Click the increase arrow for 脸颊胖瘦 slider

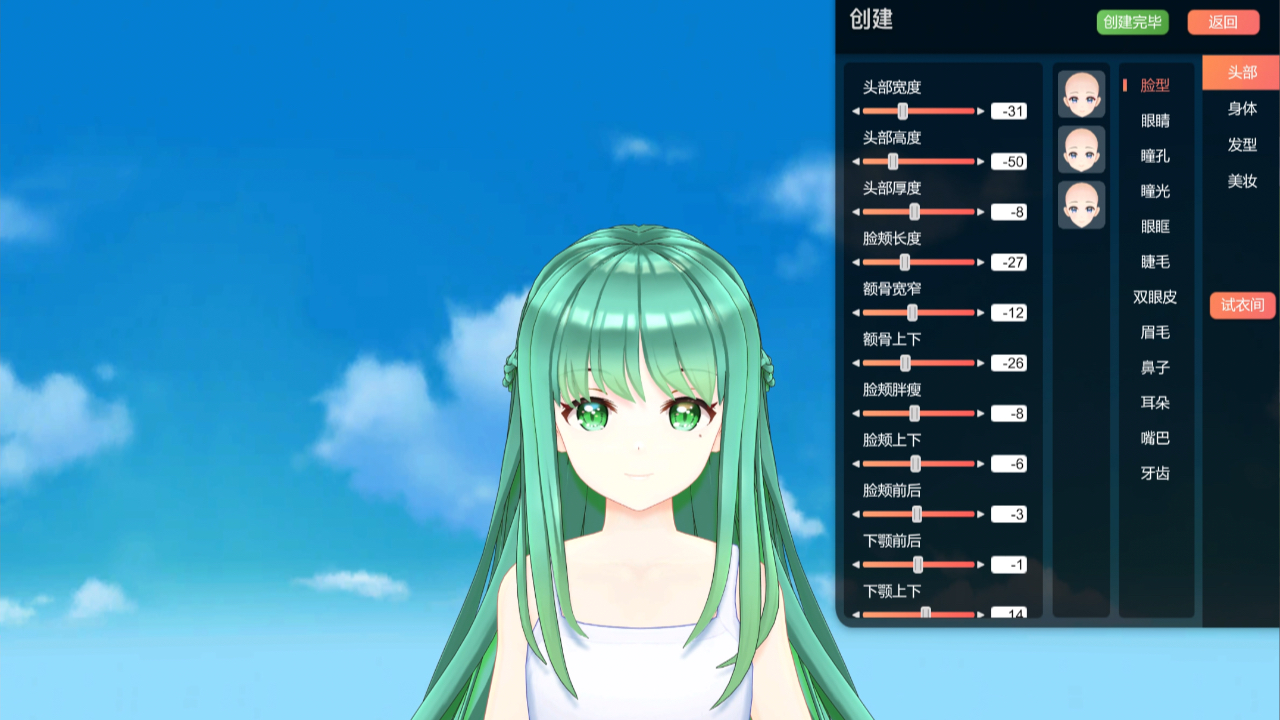click(981, 413)
